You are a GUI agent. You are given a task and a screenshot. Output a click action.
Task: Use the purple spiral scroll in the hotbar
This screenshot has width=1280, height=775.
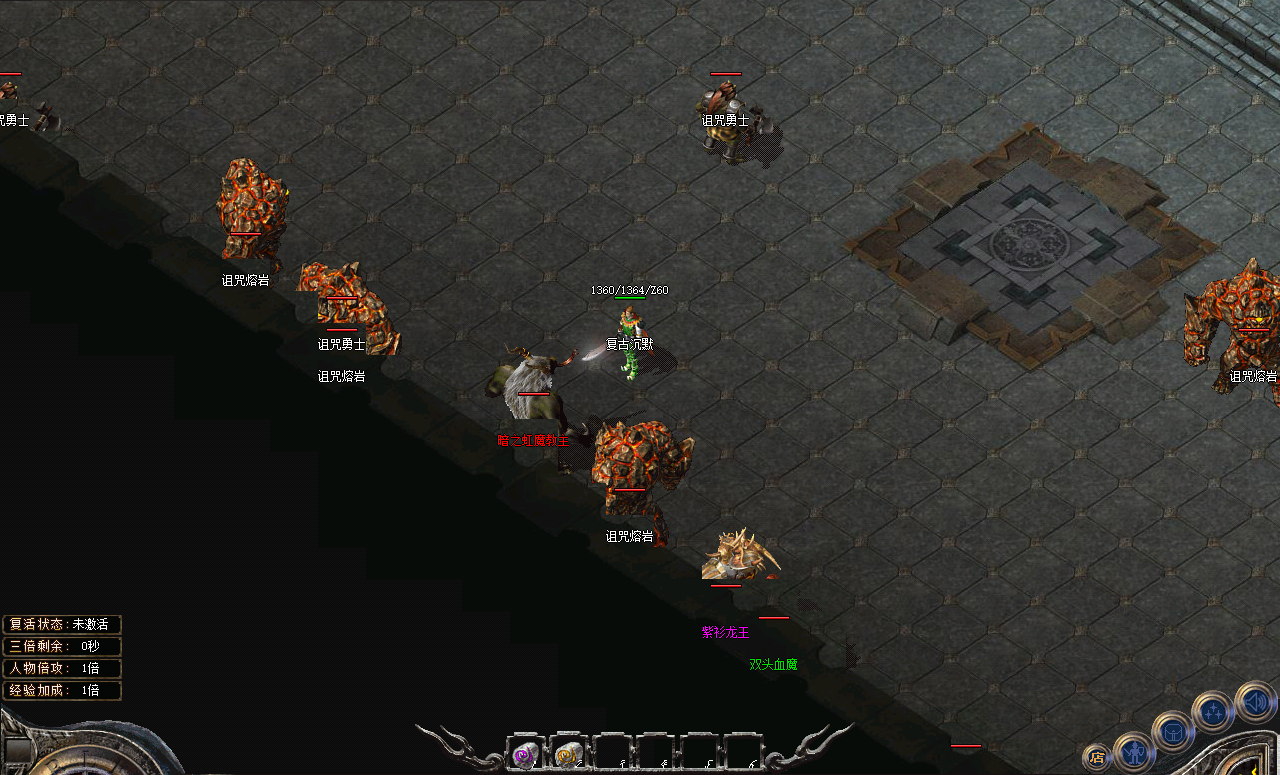(x=525, y=755)
